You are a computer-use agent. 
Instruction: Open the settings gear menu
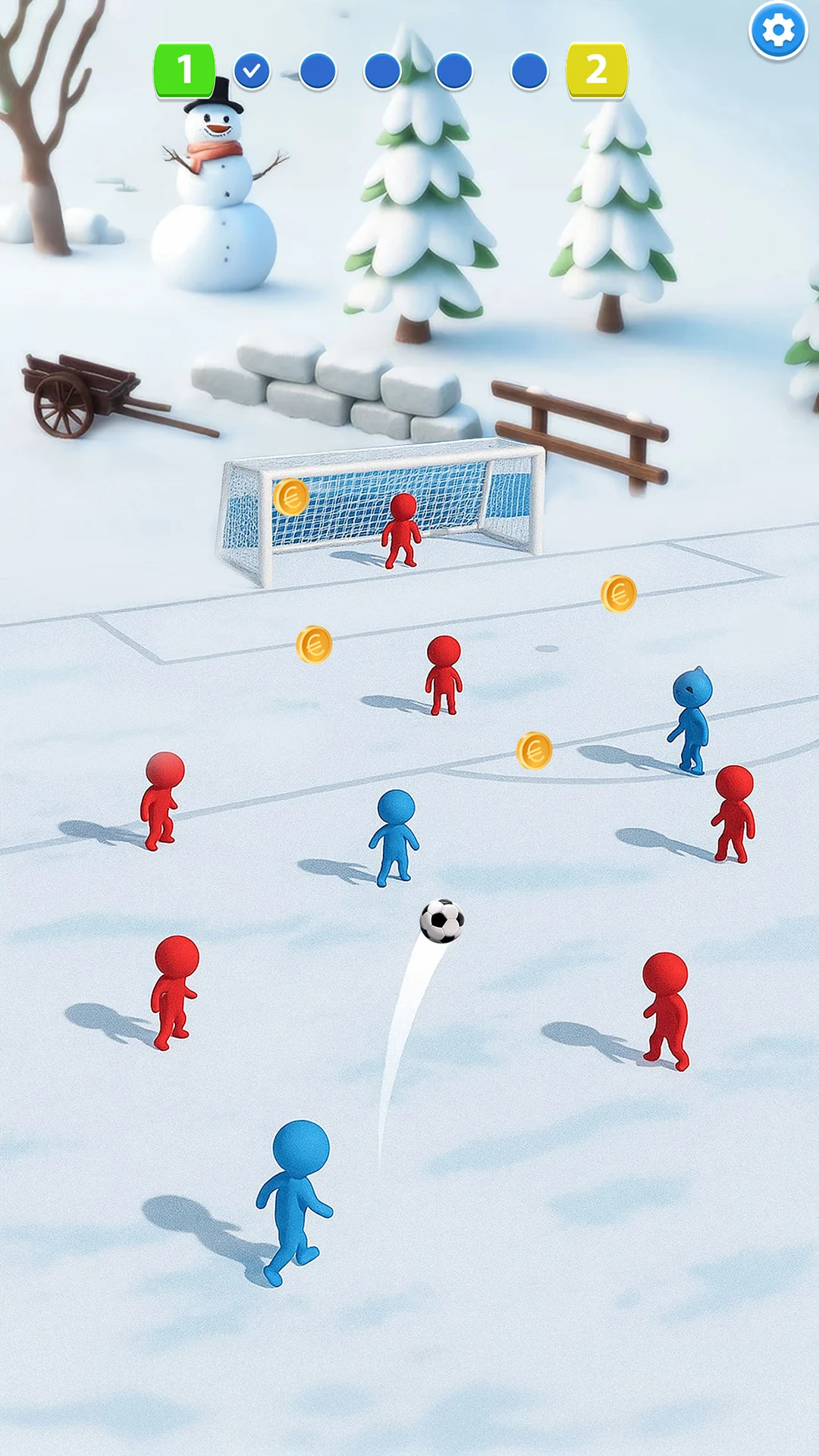pos(778,31)
